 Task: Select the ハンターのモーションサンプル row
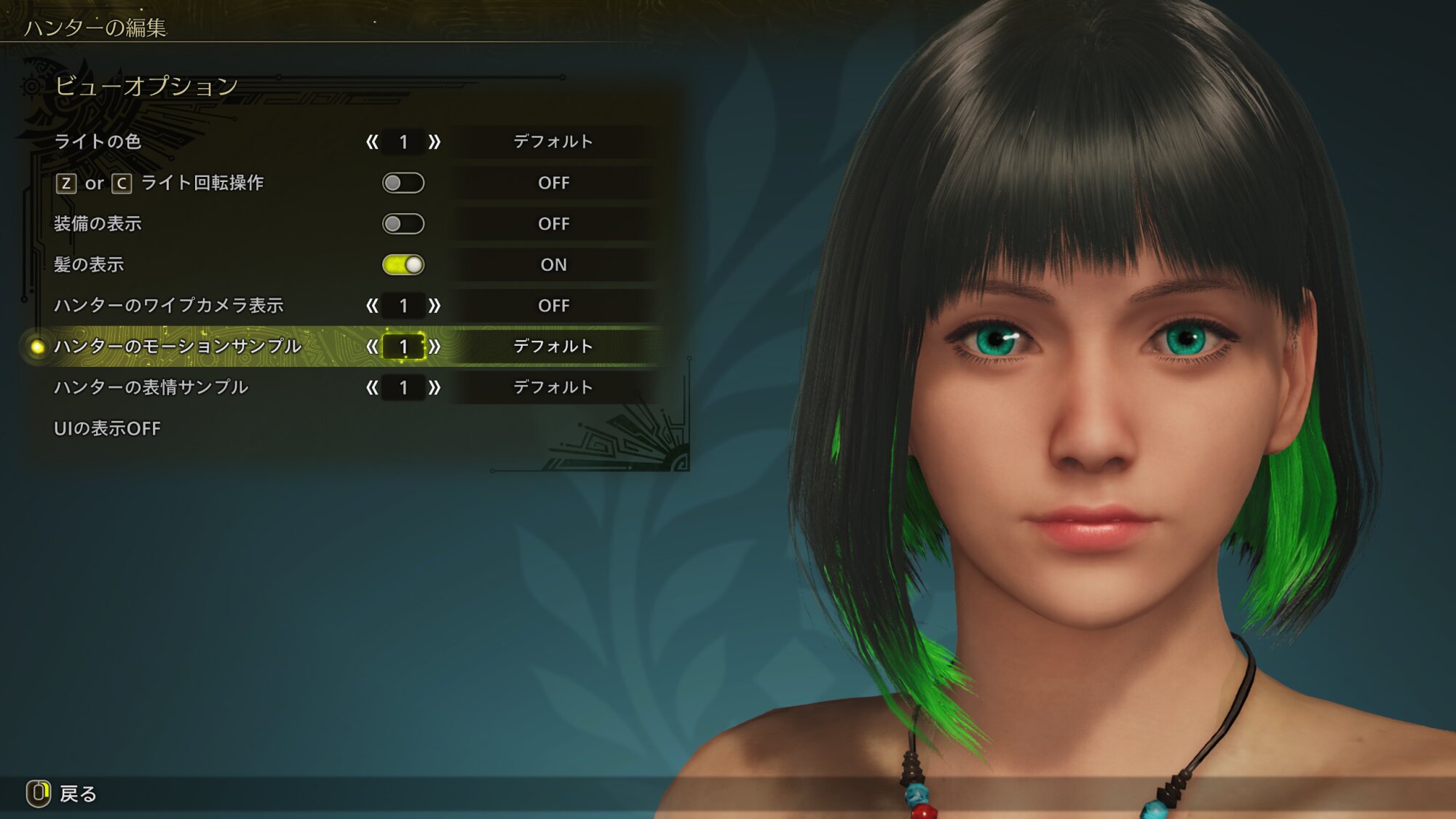coord(178,347)
